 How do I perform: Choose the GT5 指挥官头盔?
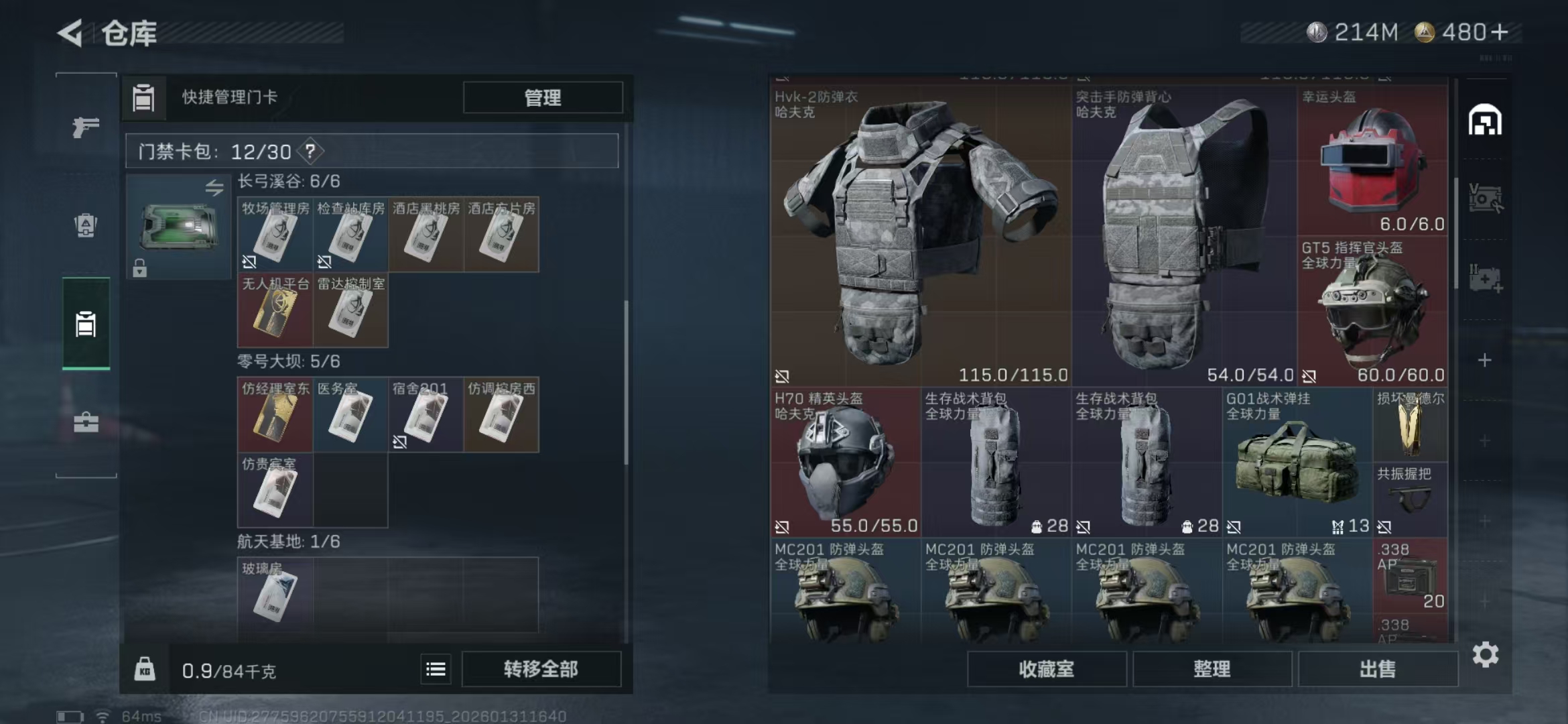coord(1372,312)
